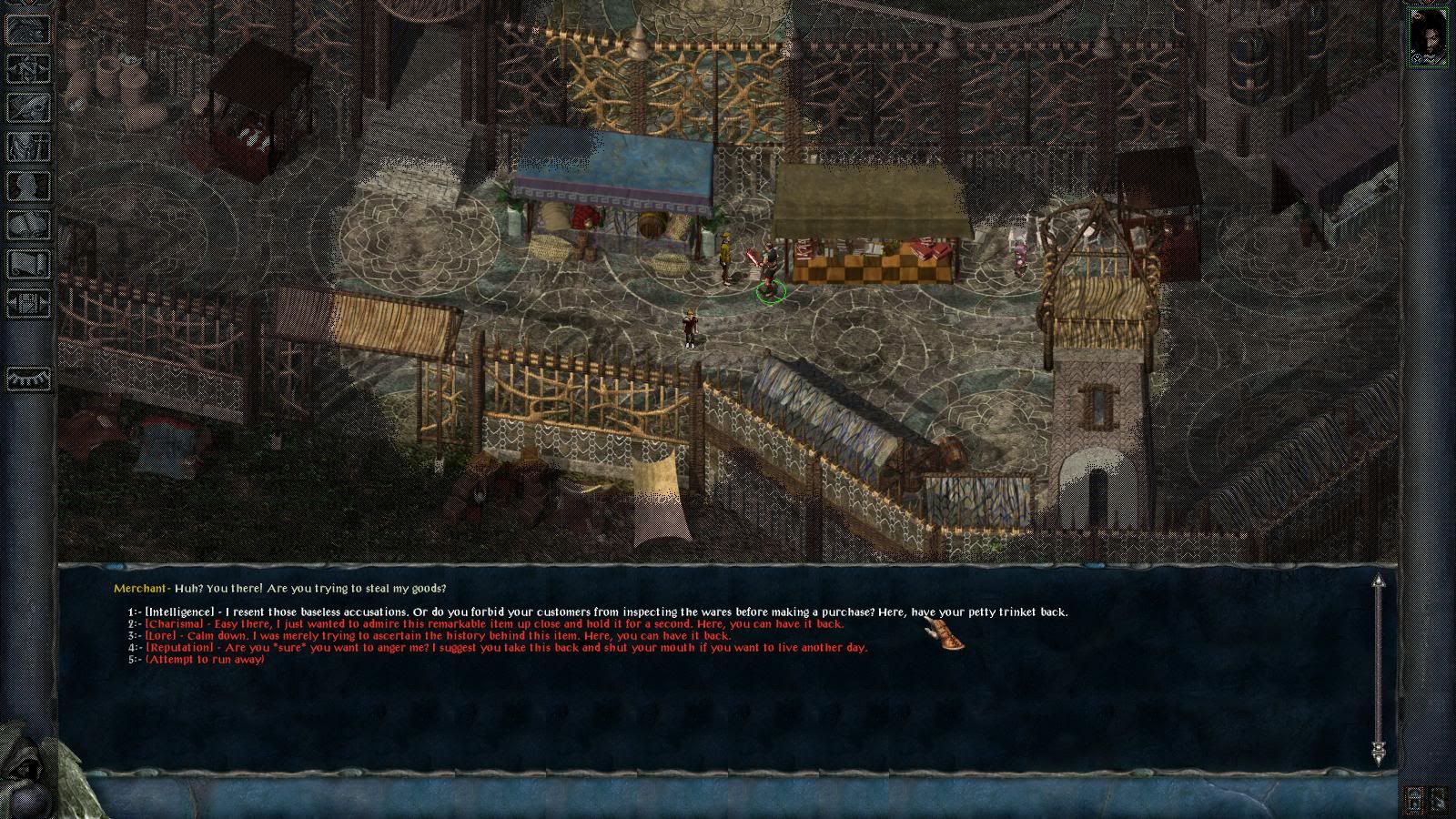
Task: Click the dialogue scrollbar up arrow
Action: 1379,581
